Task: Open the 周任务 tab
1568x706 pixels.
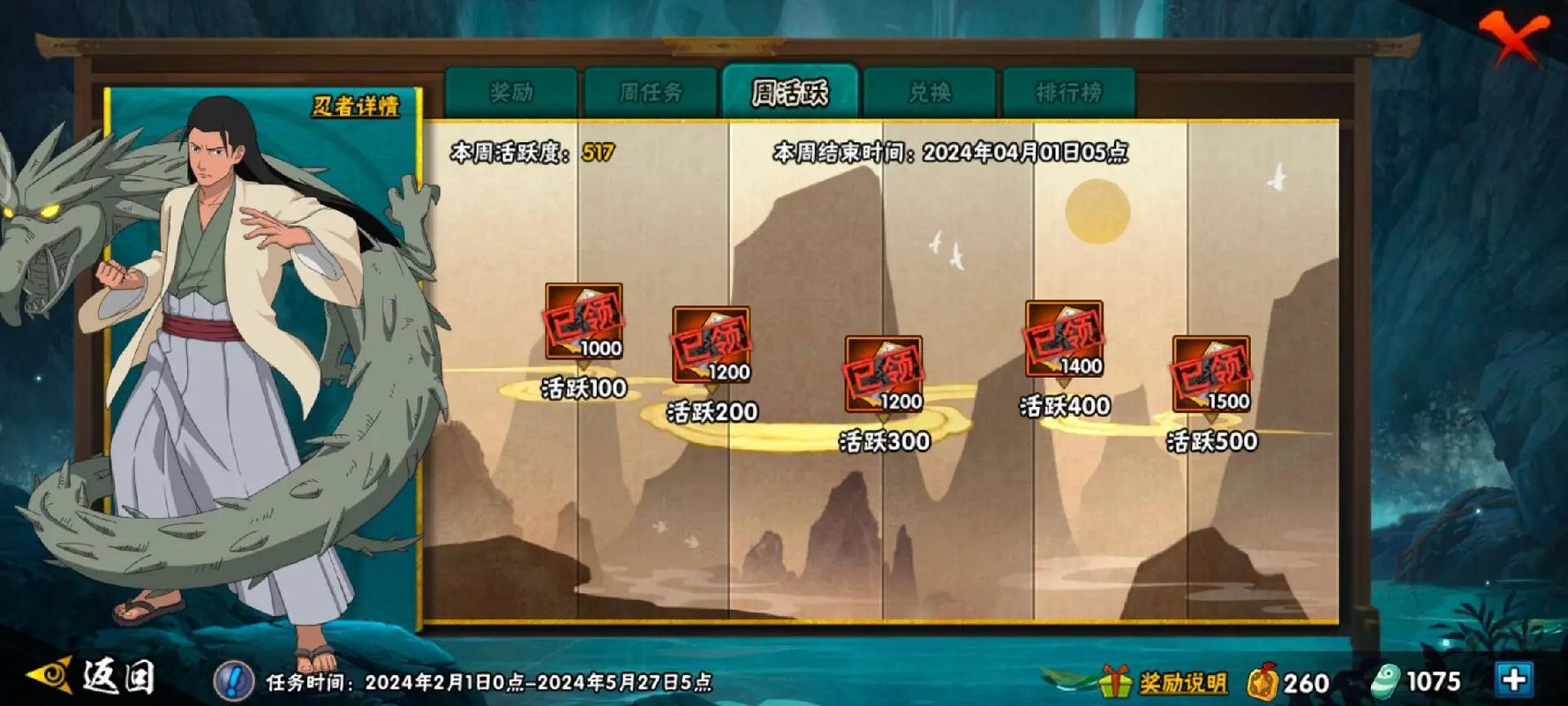Action: coord(651,92)
